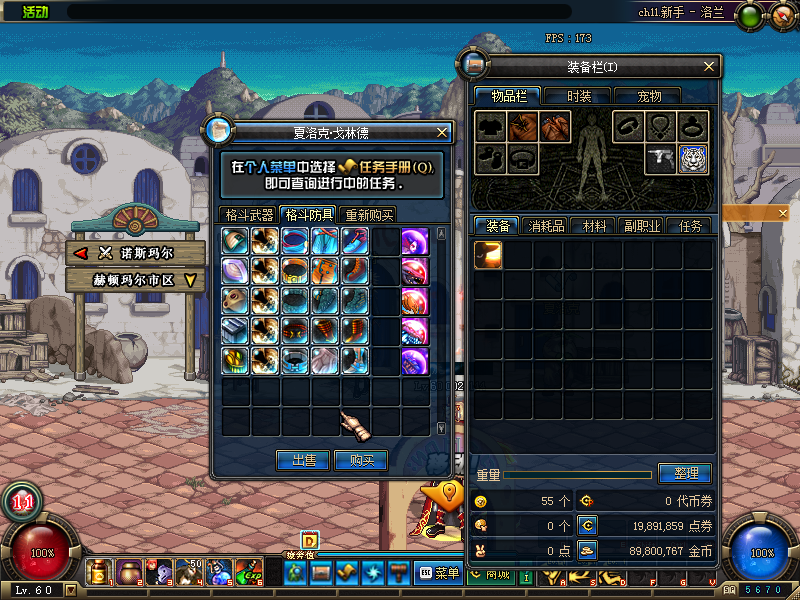Select the 格斗防具 shop tab
This screenshot has height=600, width=800.
click(309, 215)
